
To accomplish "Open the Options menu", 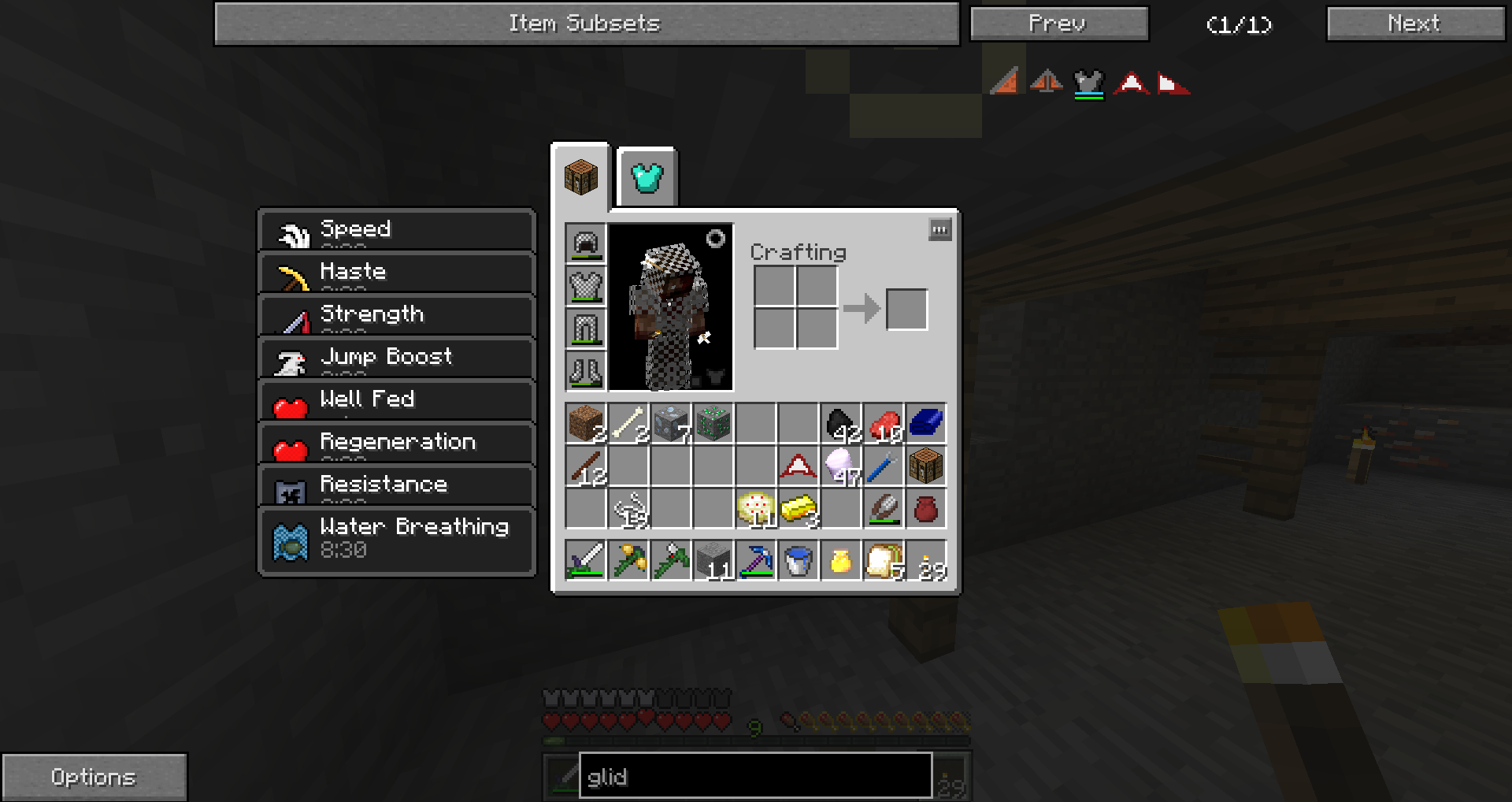I will click(94, 777).
